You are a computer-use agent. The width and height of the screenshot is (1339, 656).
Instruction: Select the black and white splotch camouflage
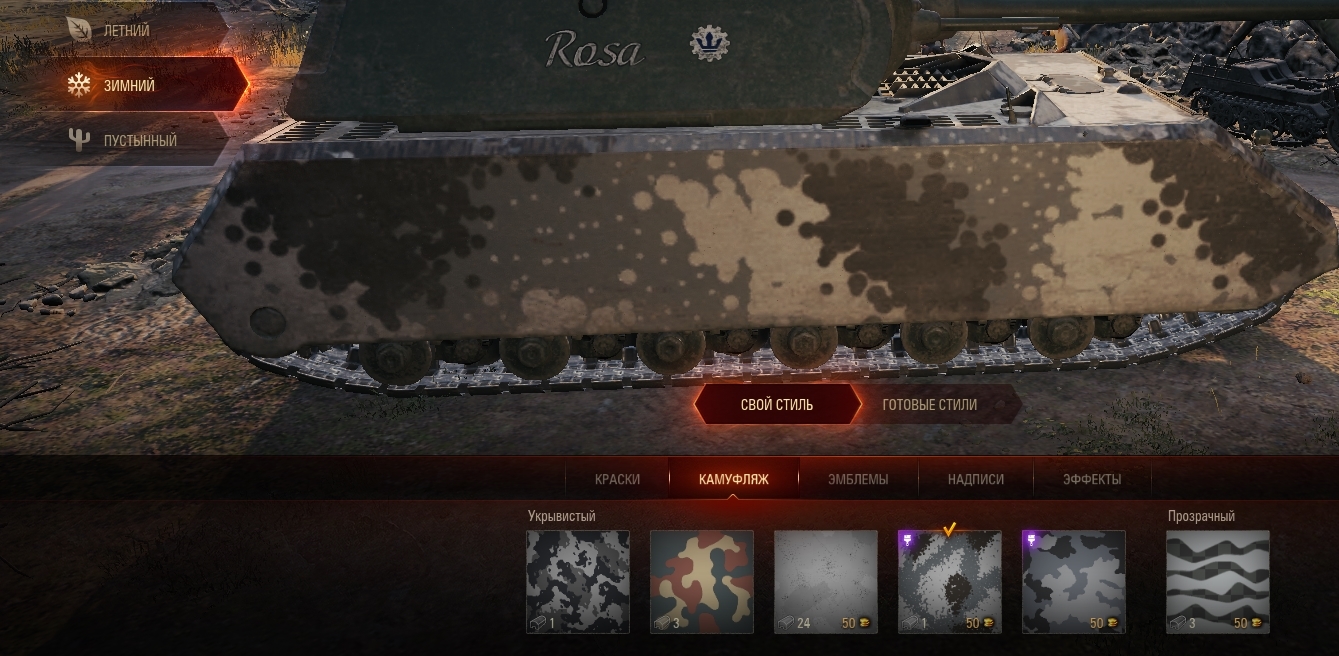(x=578, y=582)
